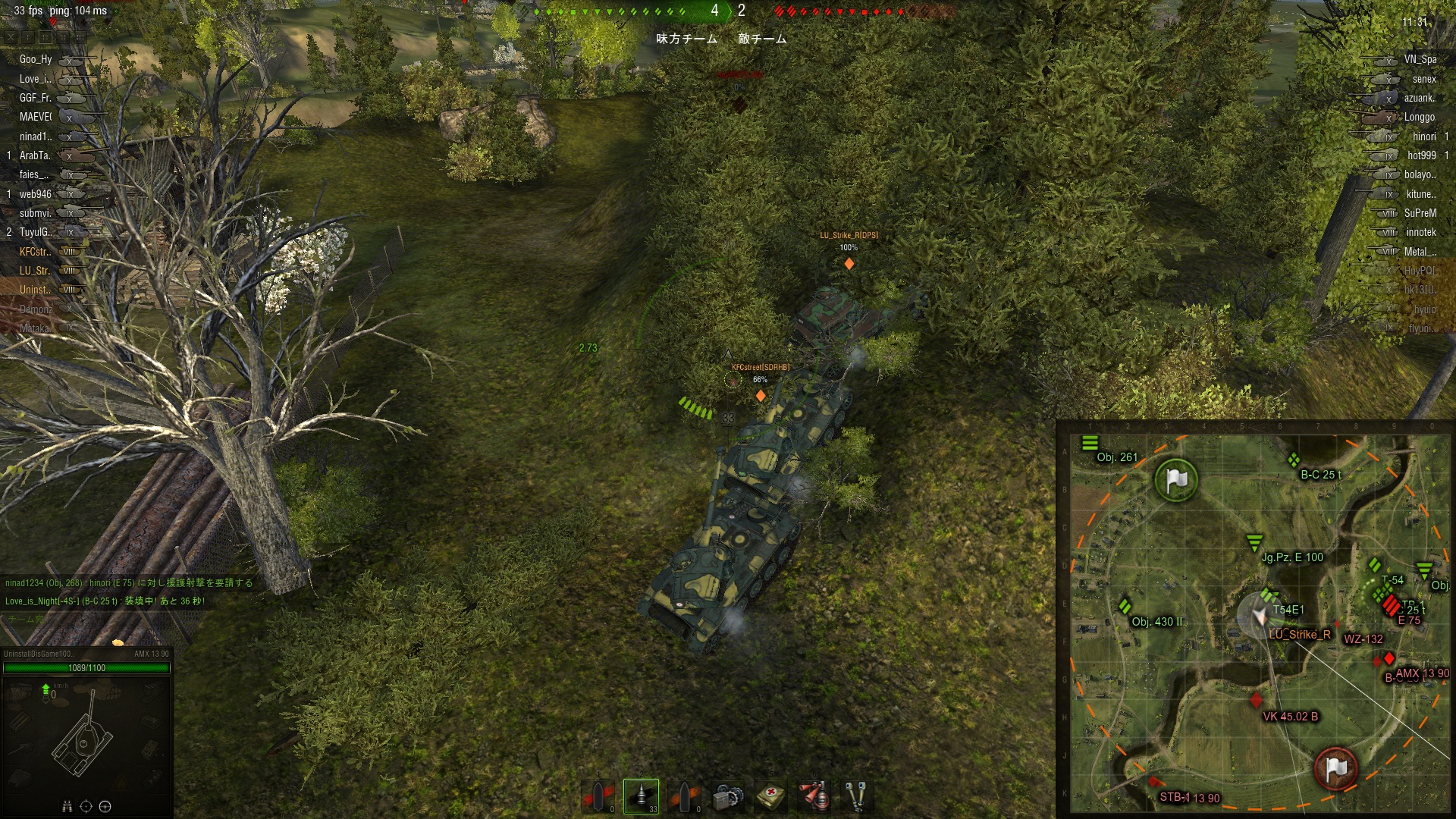
Task: Use the repair kit consumable
Action: coord(727,796)
